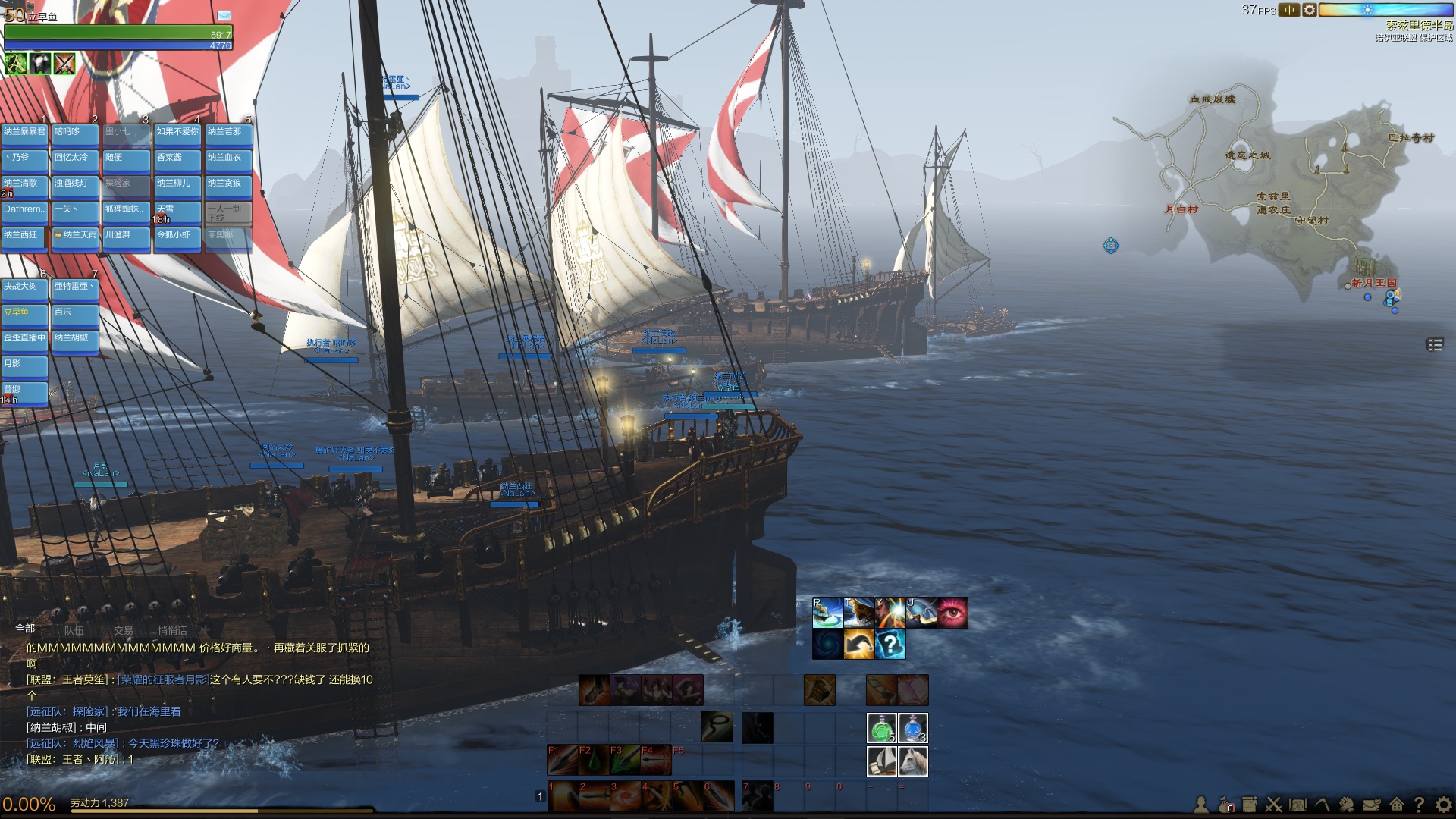The height and width of the screenshot is (819, 1456).
Task: Open the world map scroll icon
Action: 1298,805
